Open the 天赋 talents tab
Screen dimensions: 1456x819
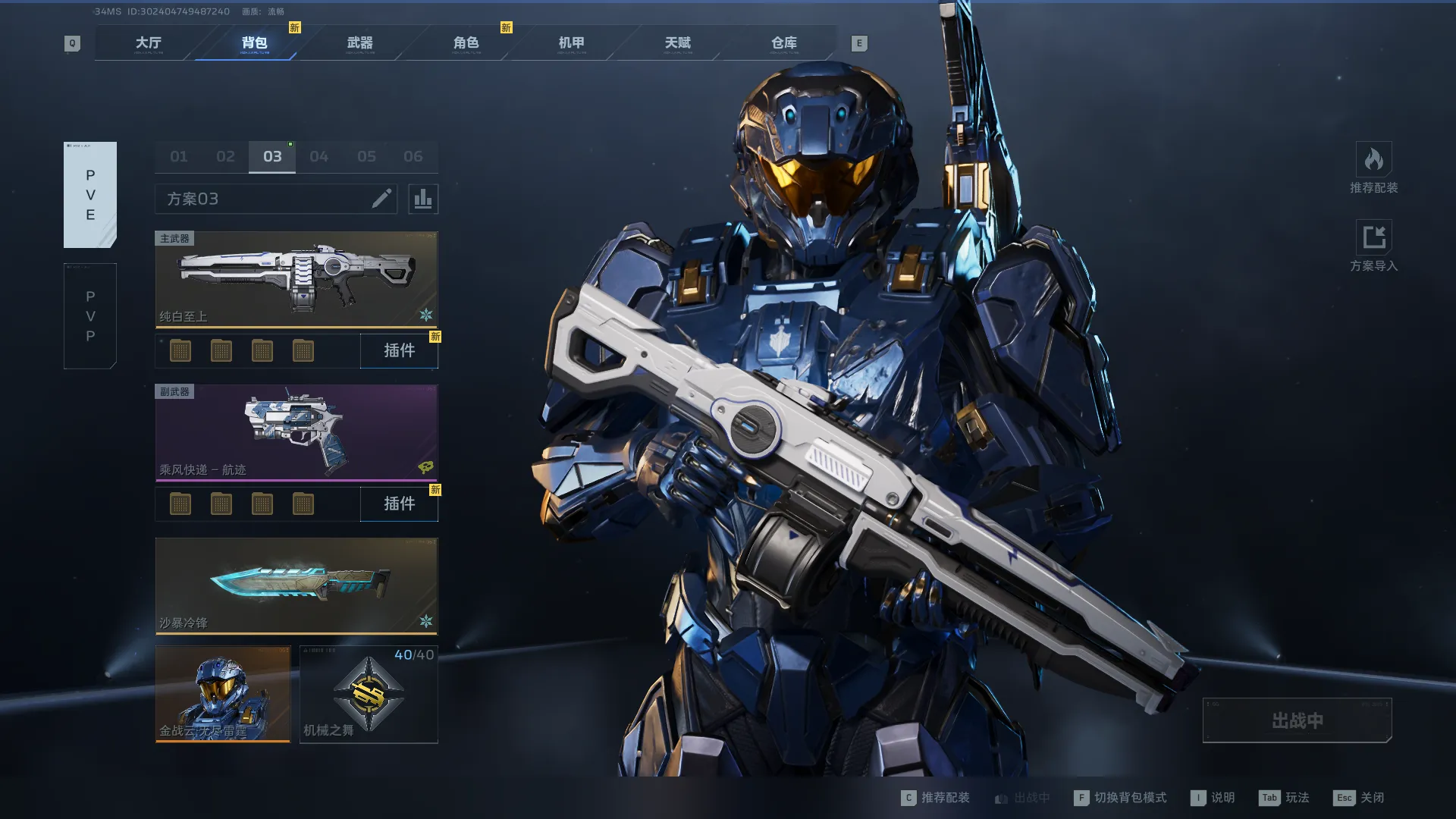(677, 43)
